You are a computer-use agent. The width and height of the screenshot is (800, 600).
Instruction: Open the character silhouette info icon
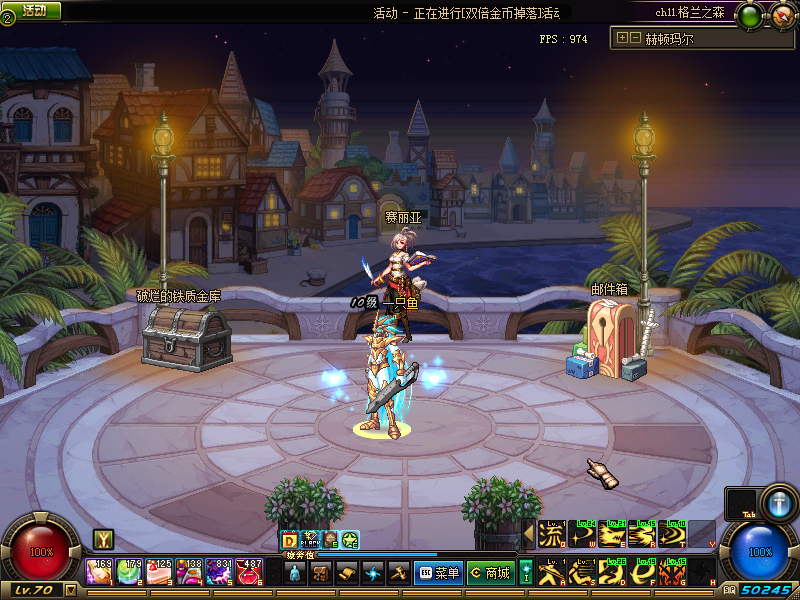(x=294, y=573)
